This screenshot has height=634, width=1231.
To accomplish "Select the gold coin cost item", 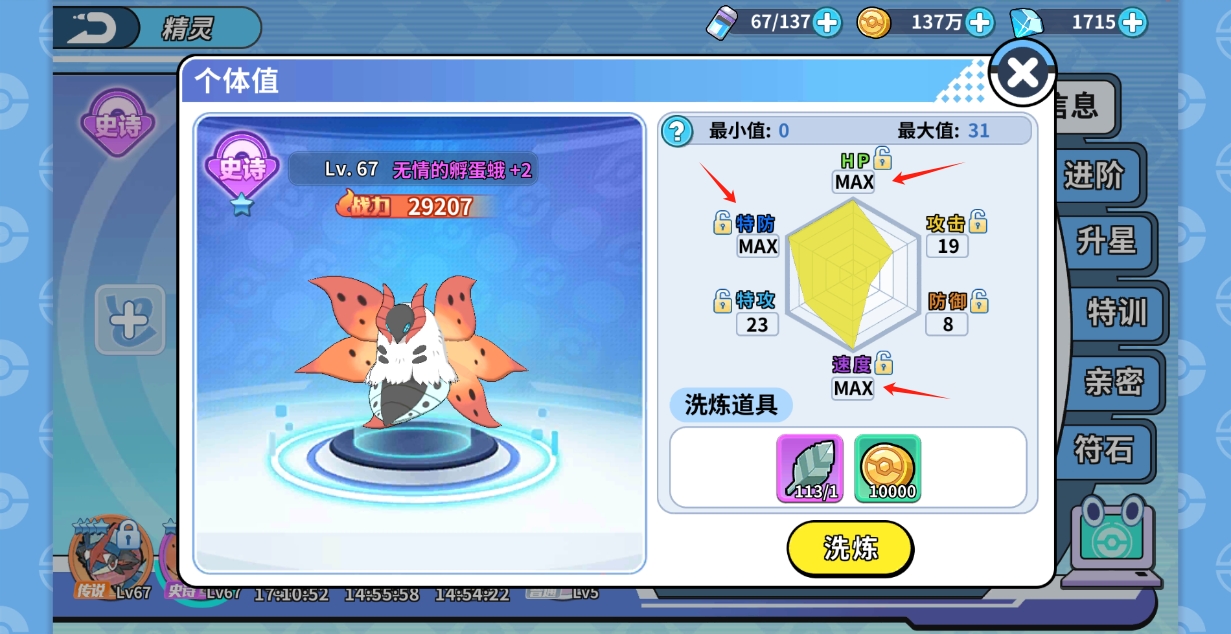I will click(x=887, y=468).
